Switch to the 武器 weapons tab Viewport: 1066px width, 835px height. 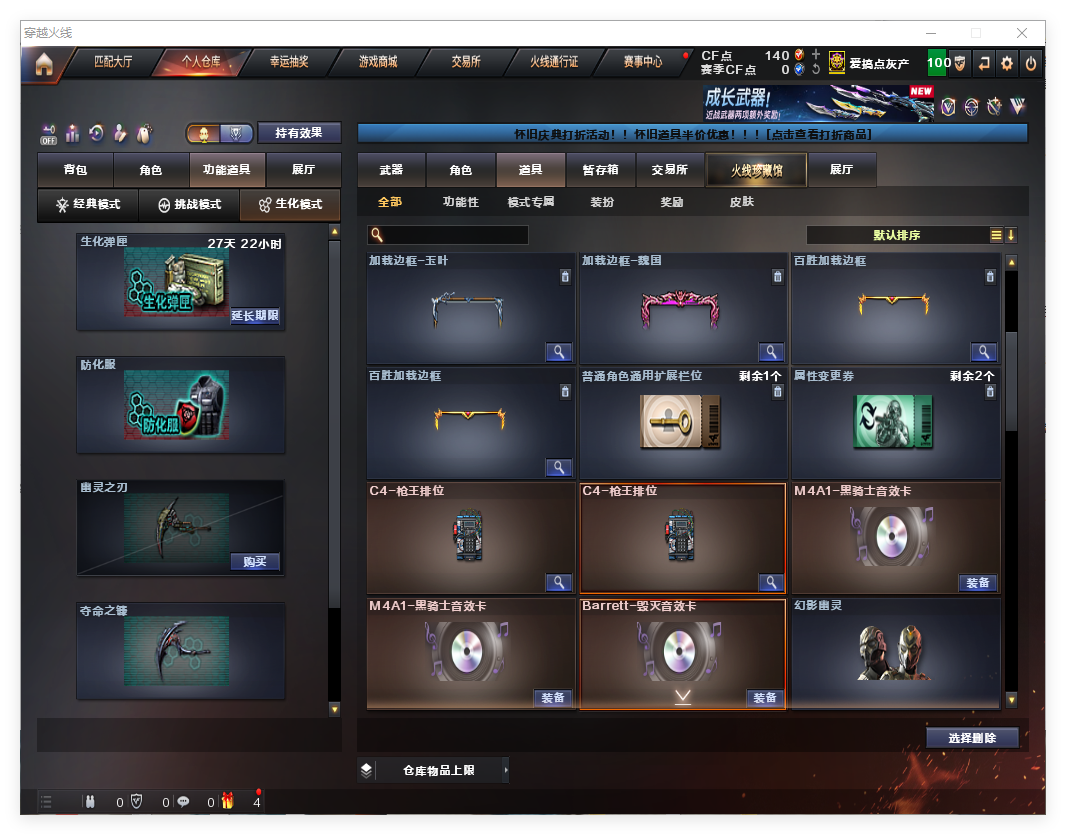coord(391,170)
